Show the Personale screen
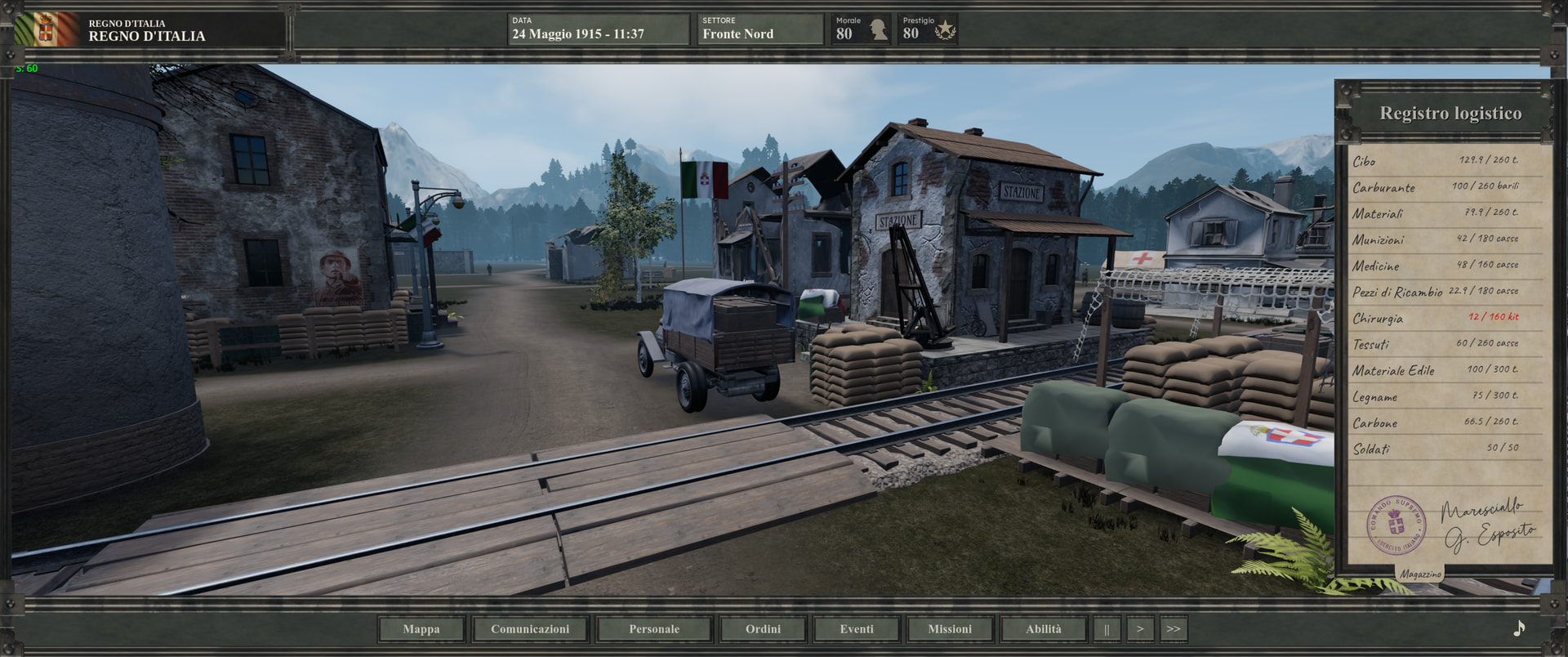 point(654,629)
